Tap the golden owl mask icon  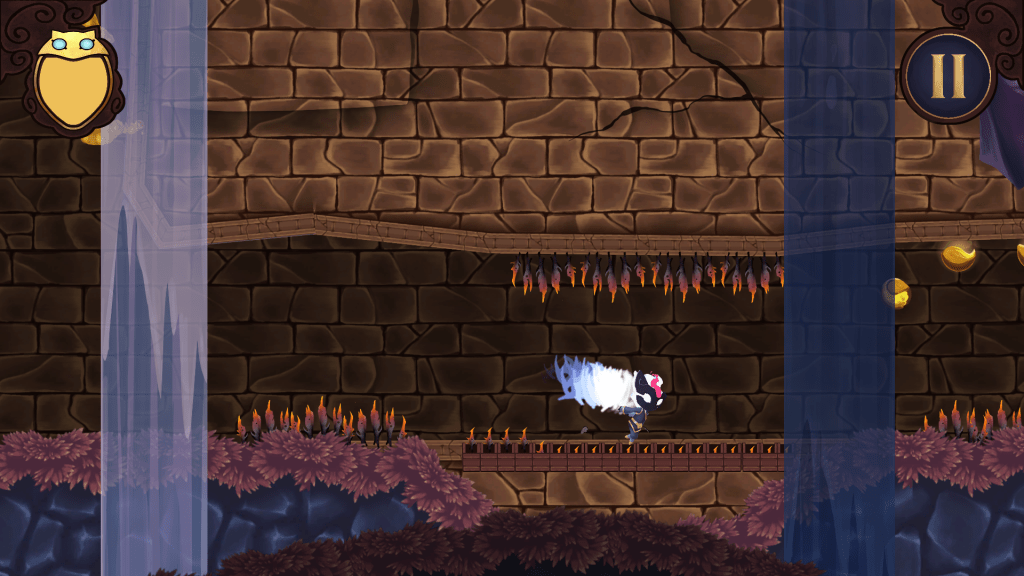pos(75,80)
